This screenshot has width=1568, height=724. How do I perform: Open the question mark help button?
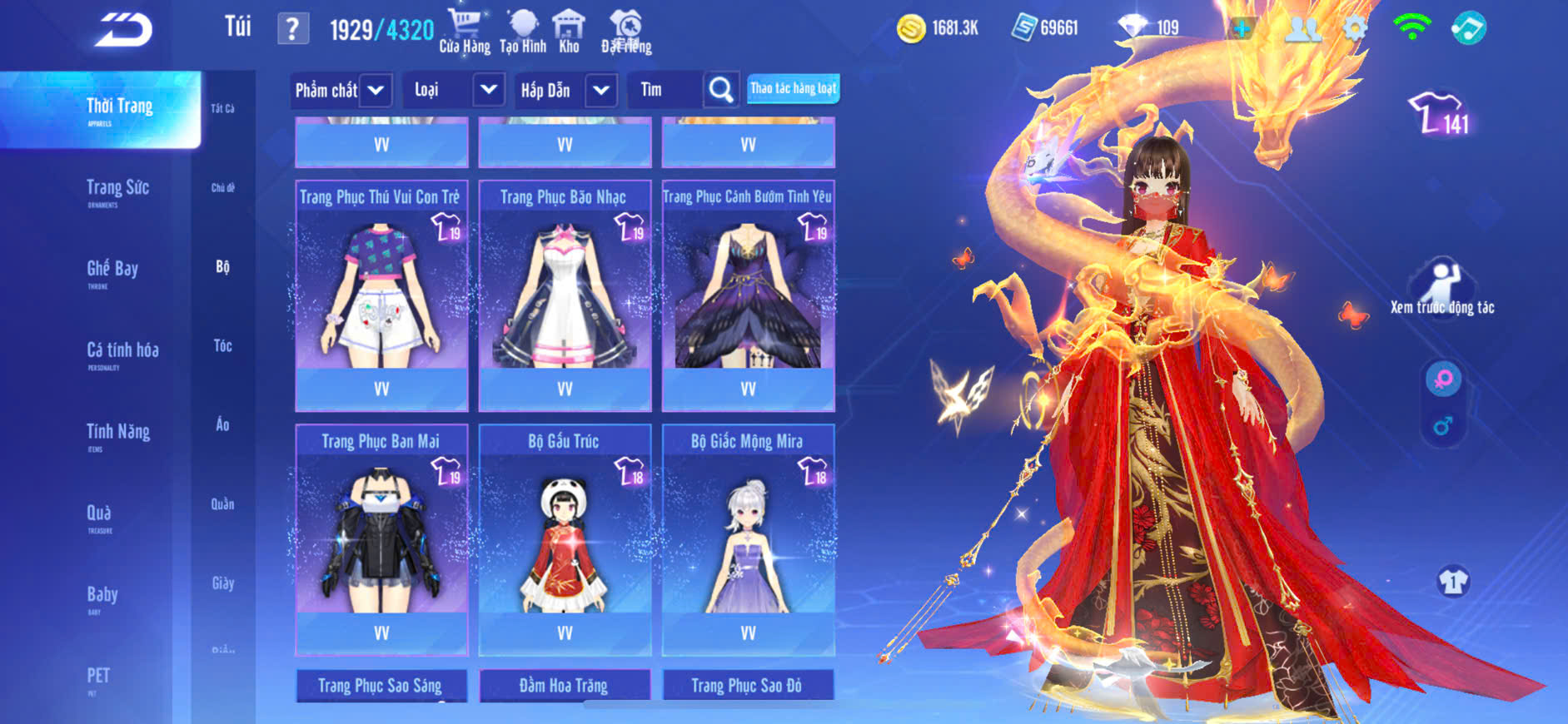[292, 29]
